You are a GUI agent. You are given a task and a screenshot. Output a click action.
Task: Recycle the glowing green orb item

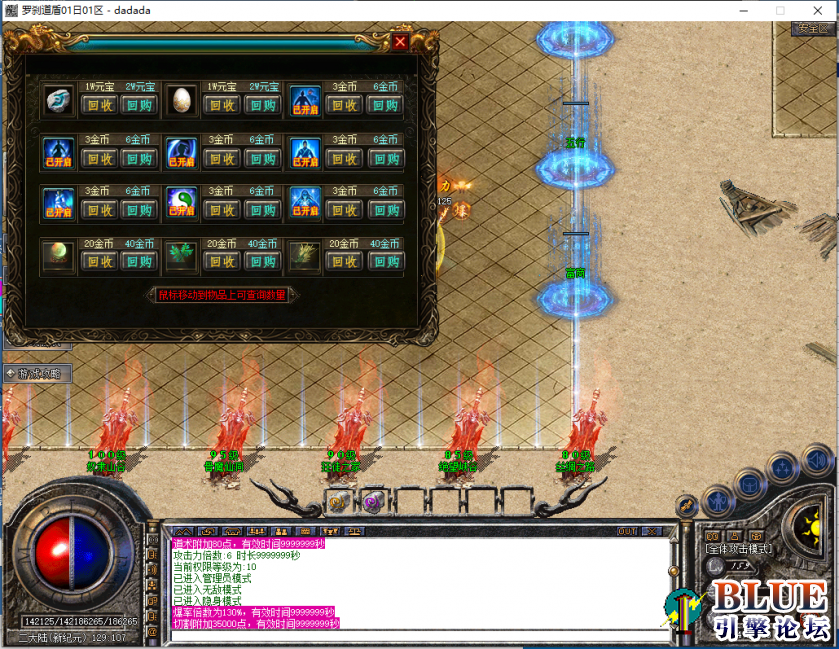[98, 262]
